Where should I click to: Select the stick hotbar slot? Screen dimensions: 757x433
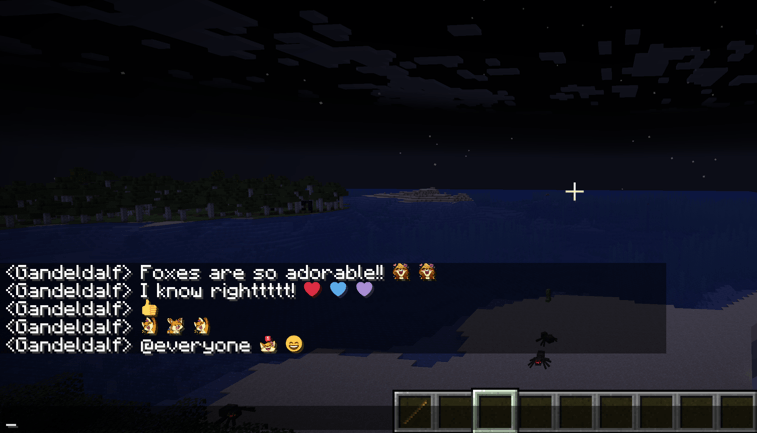click(415, 411)
